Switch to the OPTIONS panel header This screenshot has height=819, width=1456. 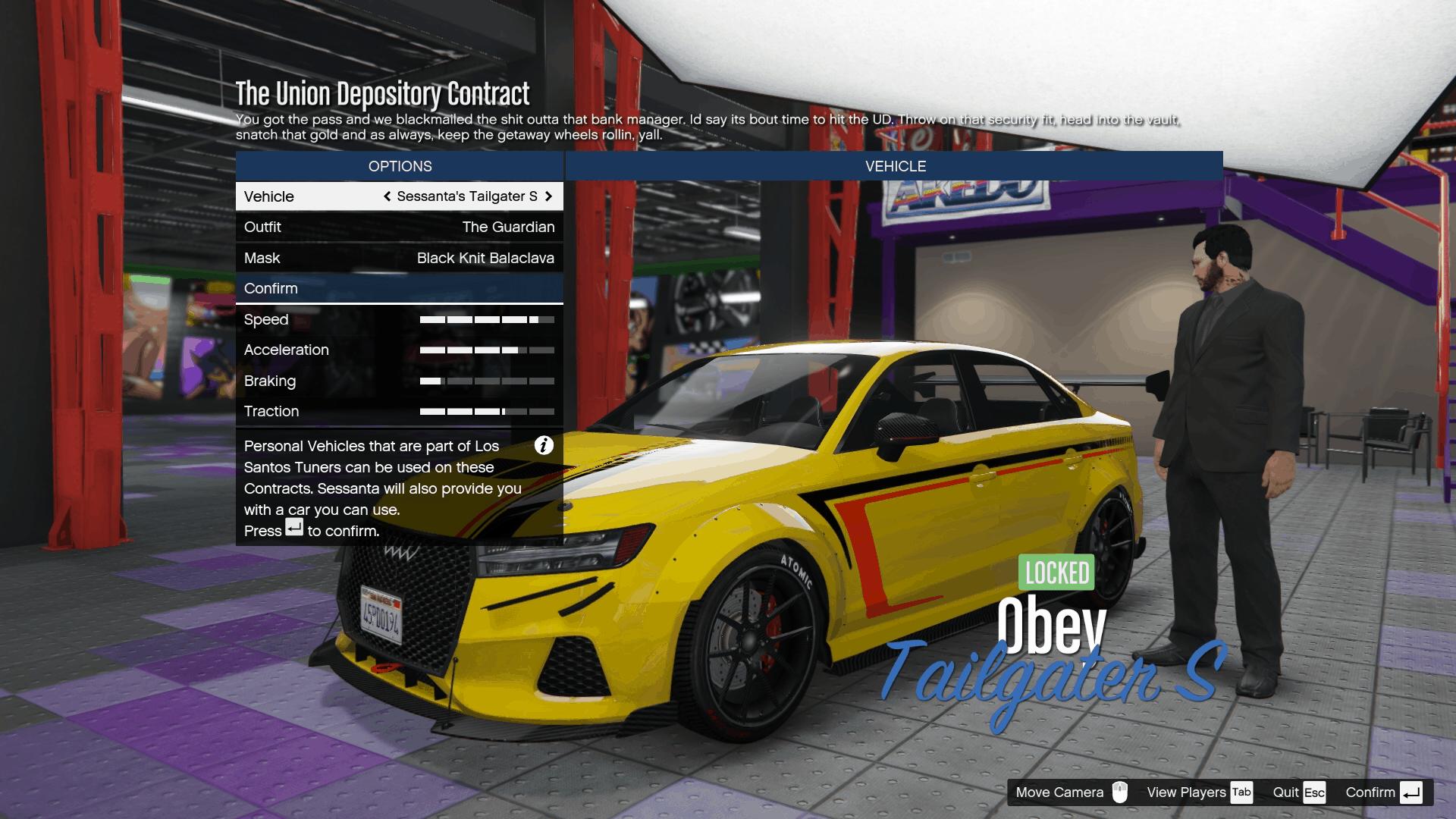pyautogui.click(x=399, y=166)
